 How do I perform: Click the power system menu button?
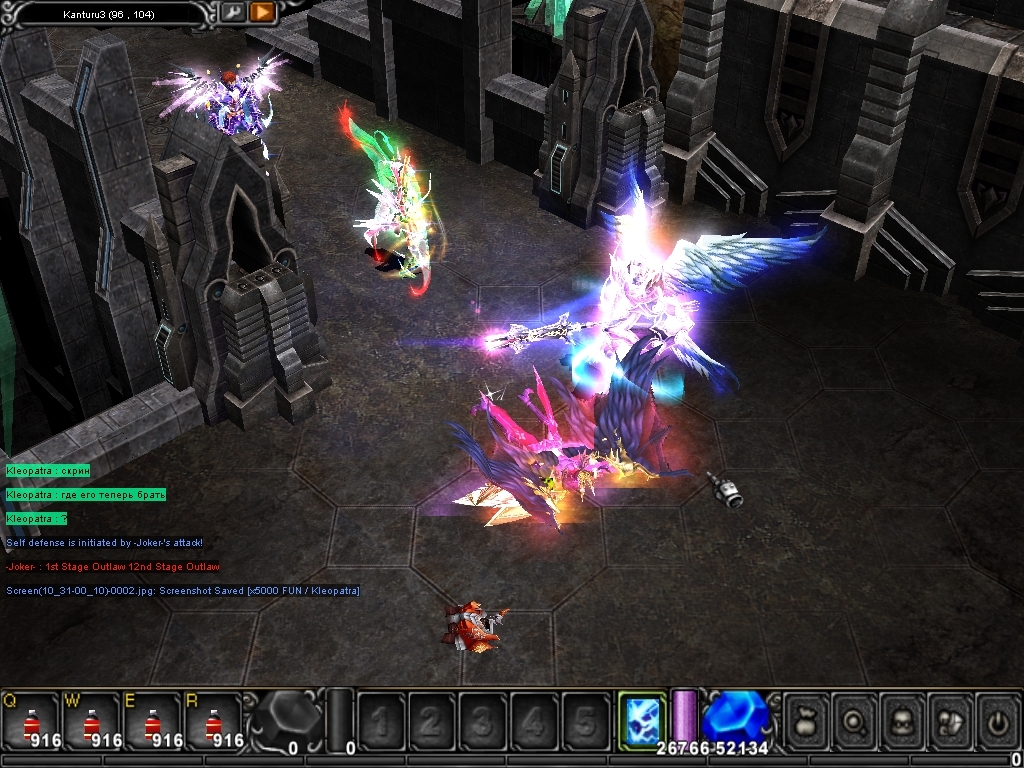coord(998,720)
